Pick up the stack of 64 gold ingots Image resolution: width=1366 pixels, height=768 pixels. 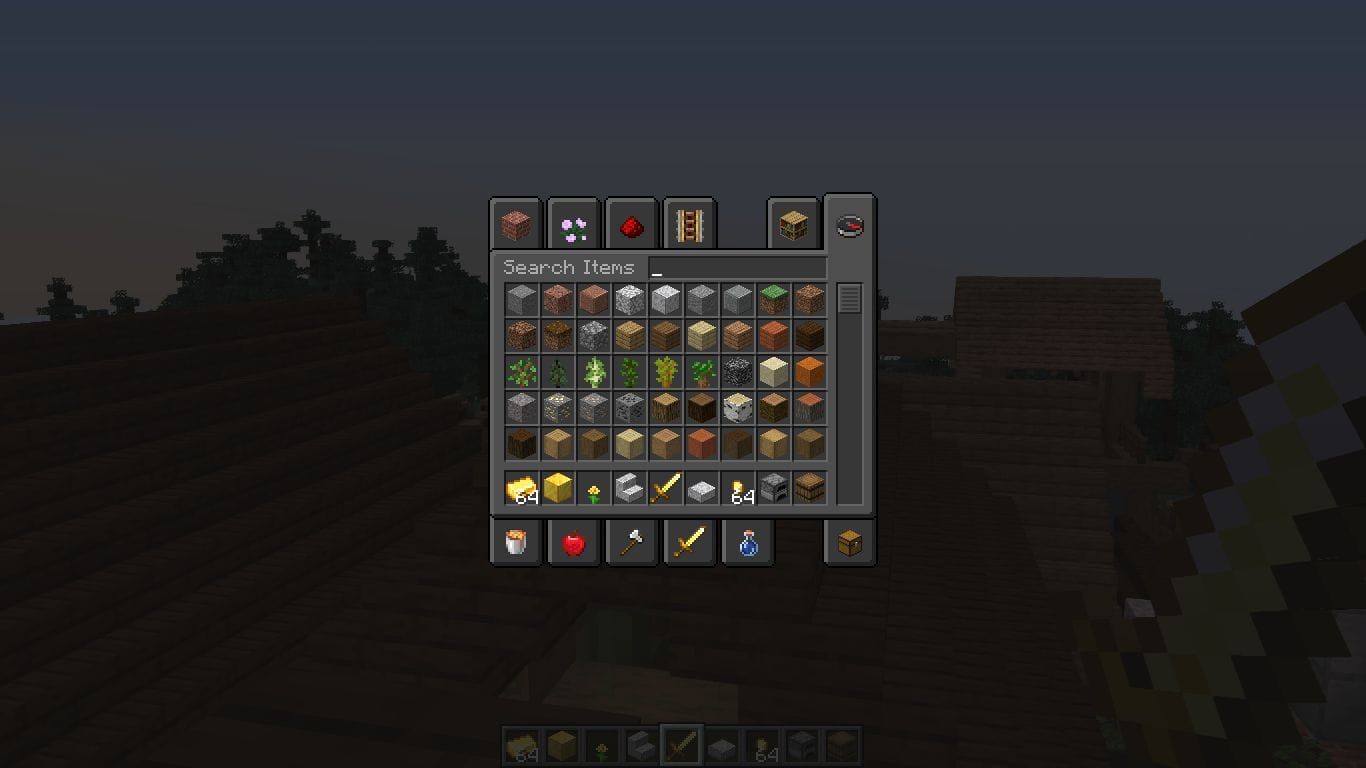[x=522, y=488]
